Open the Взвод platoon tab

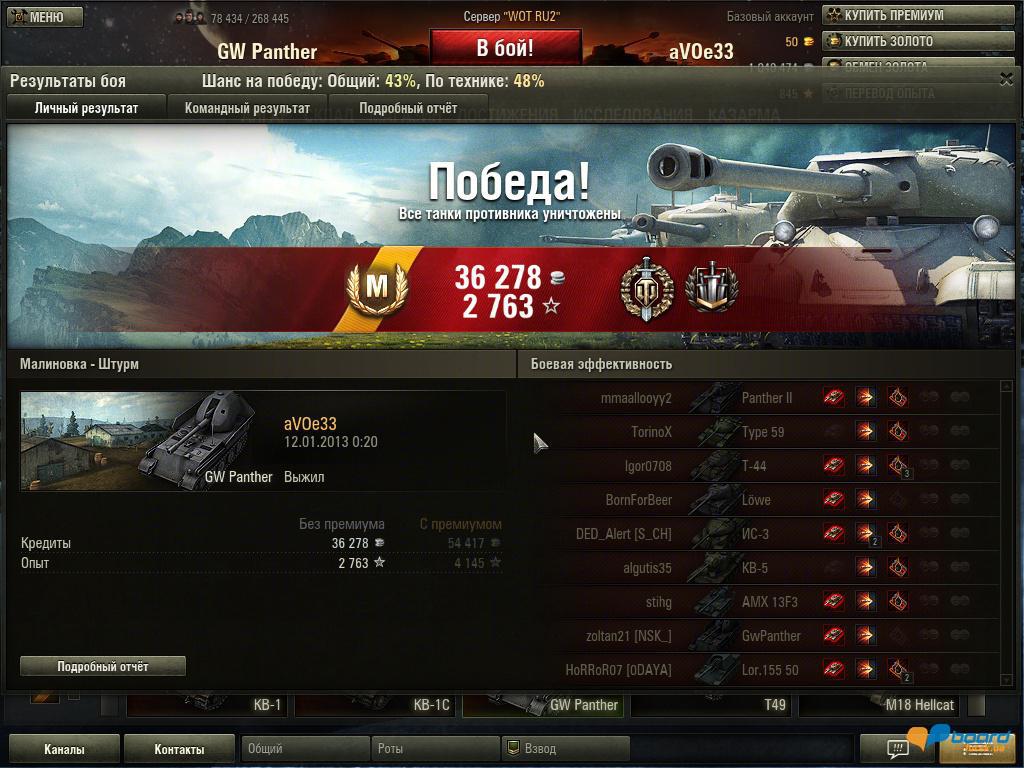pyautogui.click(x=564, y=749)
